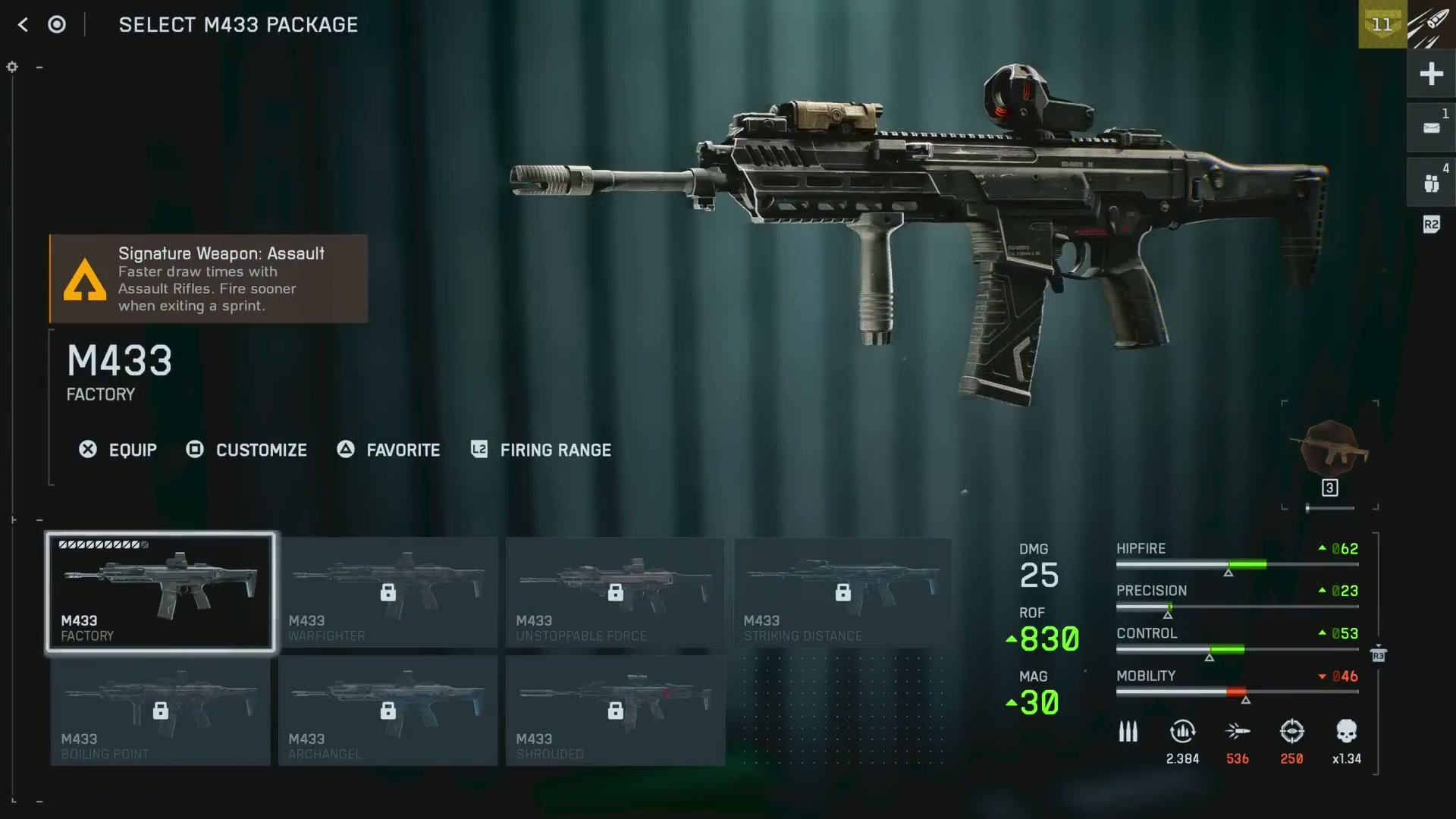Image resolution: width=1456 pixels, height=819 pixels.
Task: Click the headshot multiplier skull icon
Action: coord(1348,732)
